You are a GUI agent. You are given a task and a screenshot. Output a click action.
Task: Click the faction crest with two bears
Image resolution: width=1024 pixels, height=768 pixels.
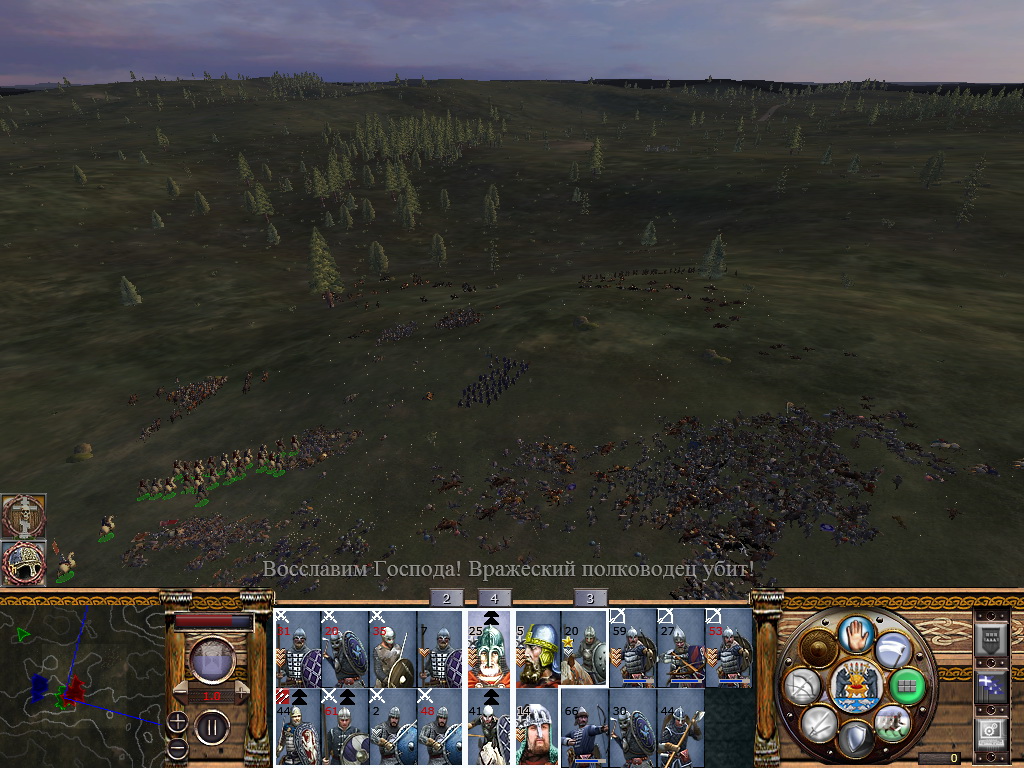pos(856,686)
